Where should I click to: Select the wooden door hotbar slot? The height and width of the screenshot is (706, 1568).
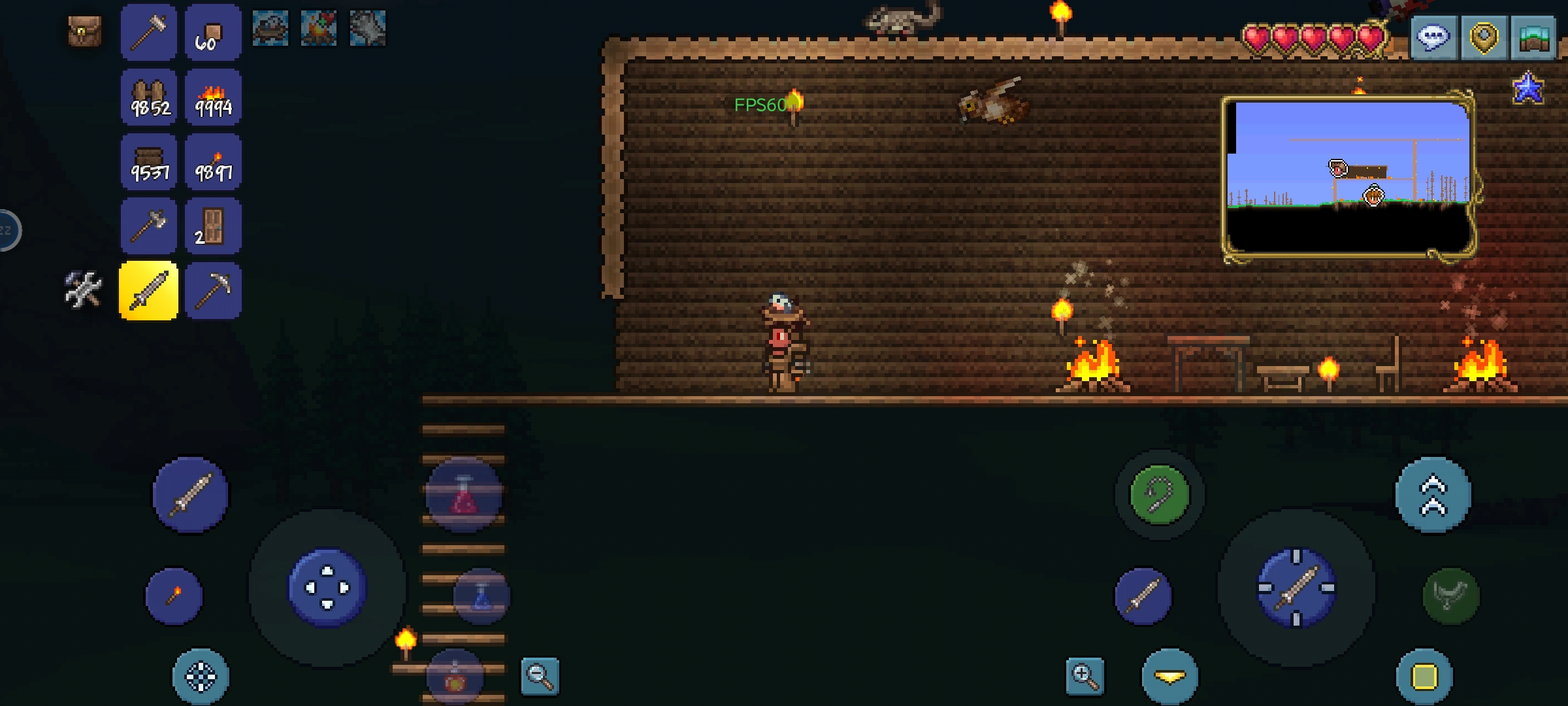213,227
